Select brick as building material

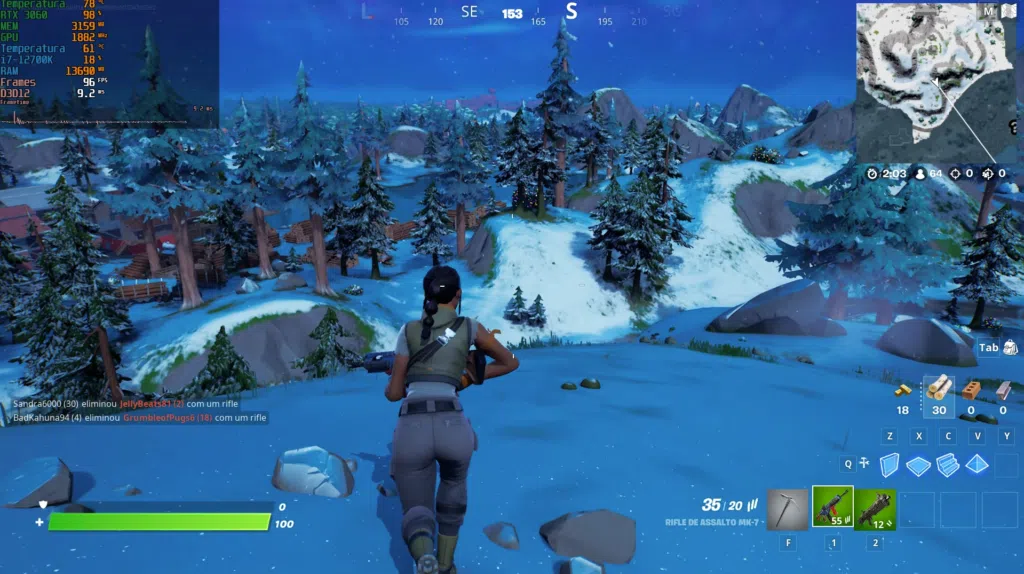970,389
